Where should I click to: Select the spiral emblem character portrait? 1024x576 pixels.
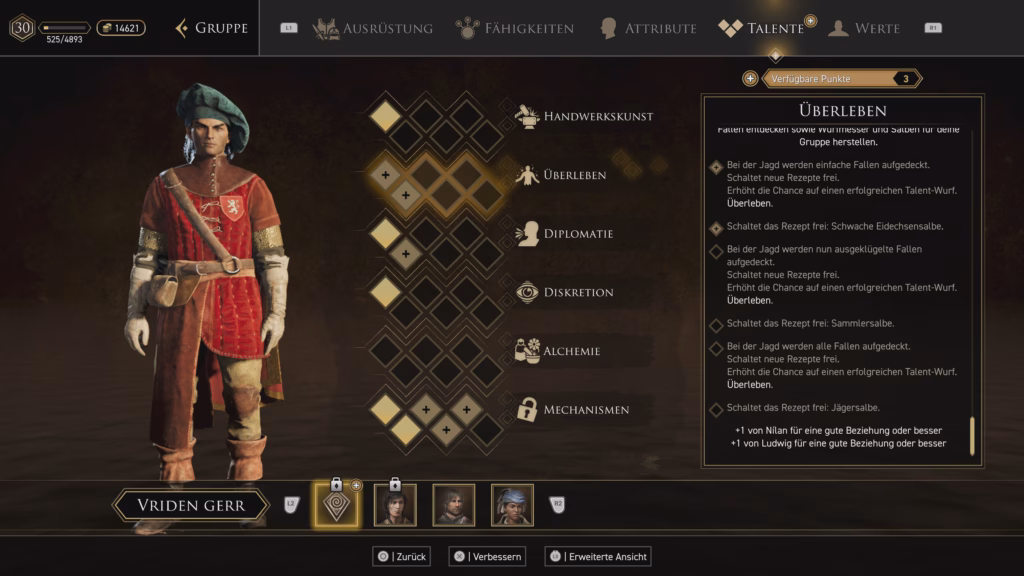click(x=336, y=505)
